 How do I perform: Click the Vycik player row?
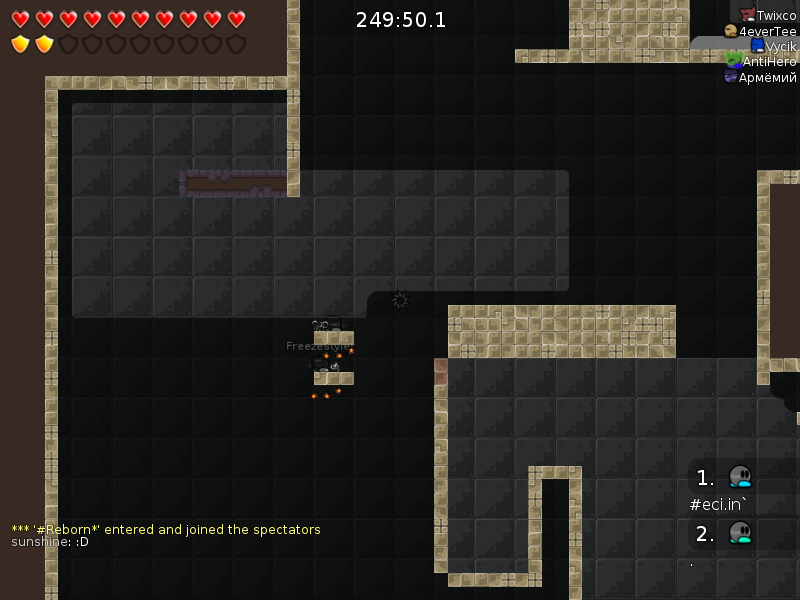tap(773, 46)
